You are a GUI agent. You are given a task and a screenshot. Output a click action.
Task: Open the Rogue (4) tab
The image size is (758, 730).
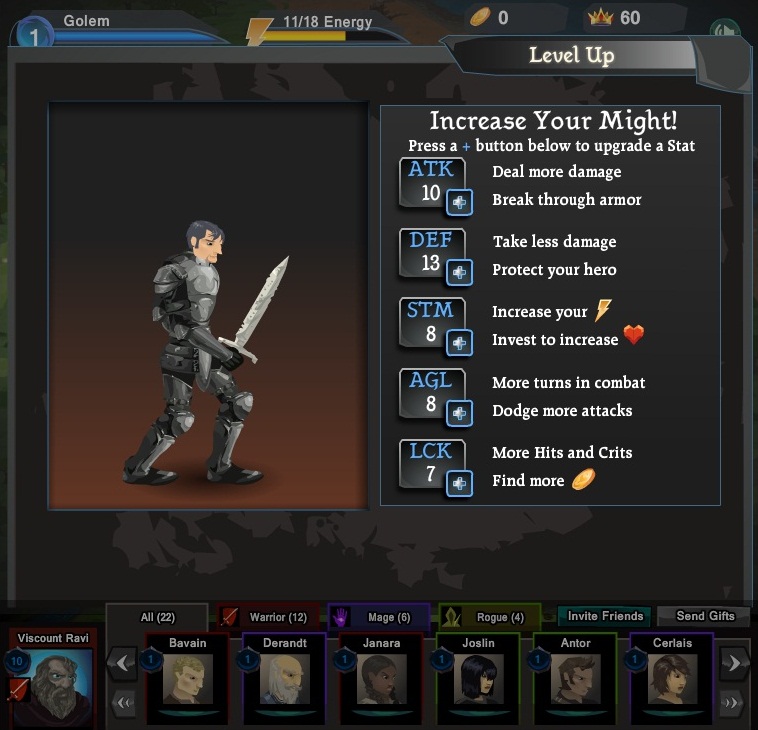pos(489,618)
